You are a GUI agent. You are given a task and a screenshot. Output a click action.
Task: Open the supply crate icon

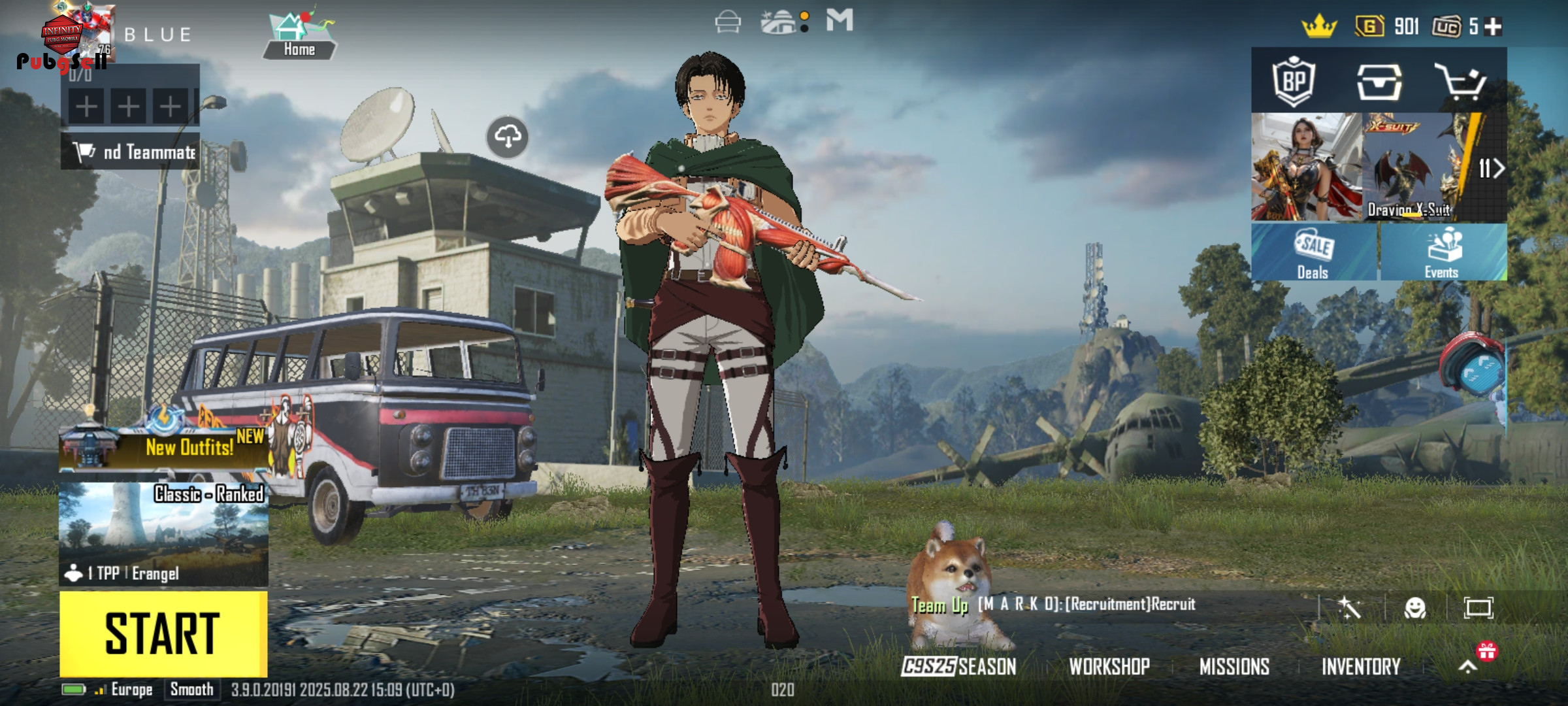[1379, 82]
